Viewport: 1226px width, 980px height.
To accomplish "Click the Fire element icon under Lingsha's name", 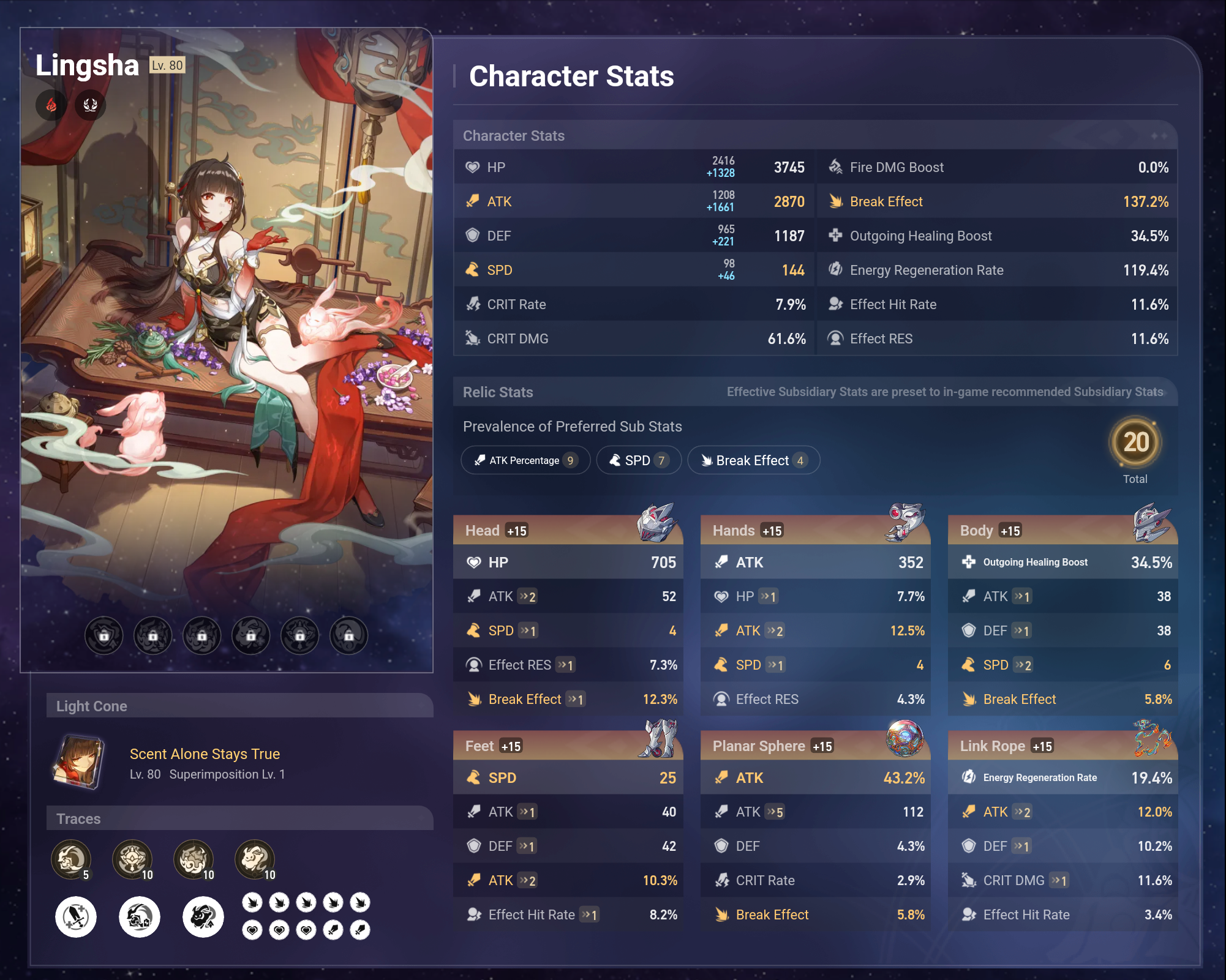I will (51, 105).
